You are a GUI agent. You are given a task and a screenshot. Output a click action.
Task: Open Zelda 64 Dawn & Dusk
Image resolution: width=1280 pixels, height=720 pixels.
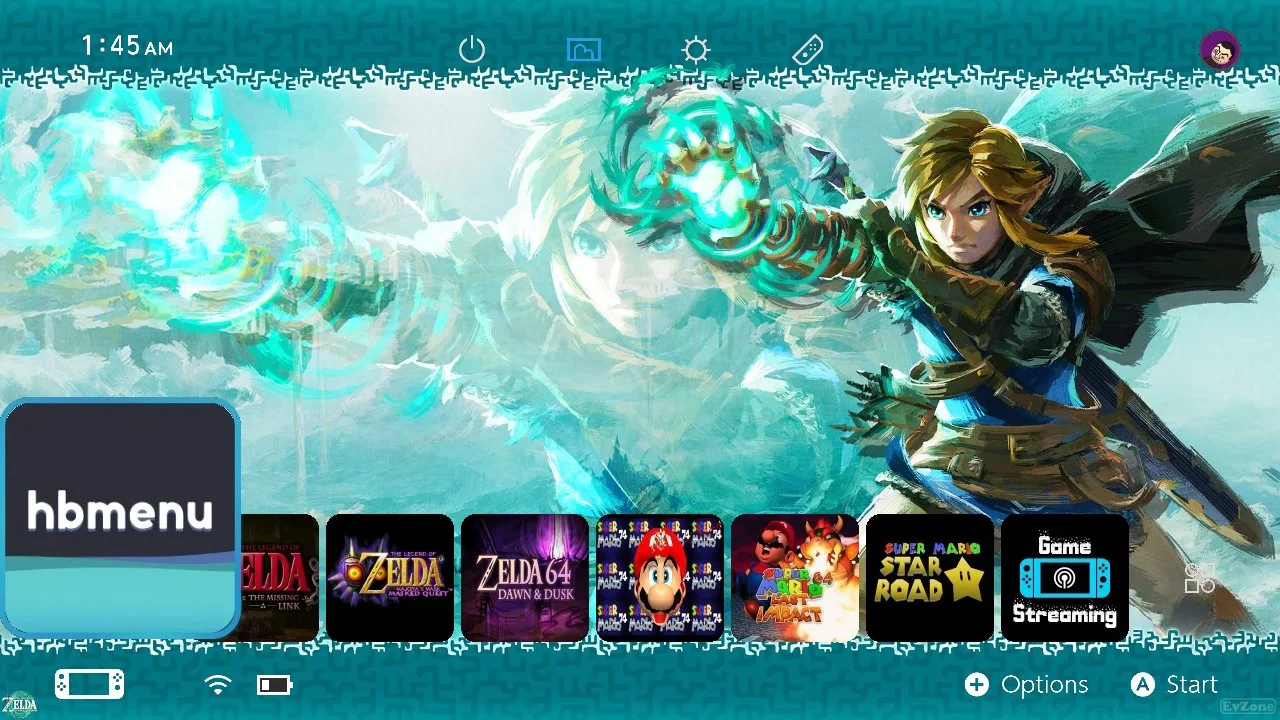pos(524,578)
